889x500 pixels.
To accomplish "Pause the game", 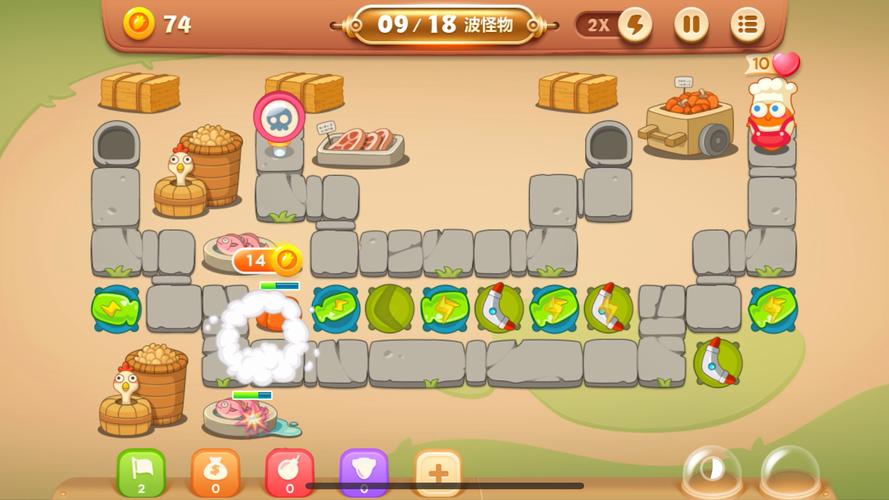I will coord(690,25).
